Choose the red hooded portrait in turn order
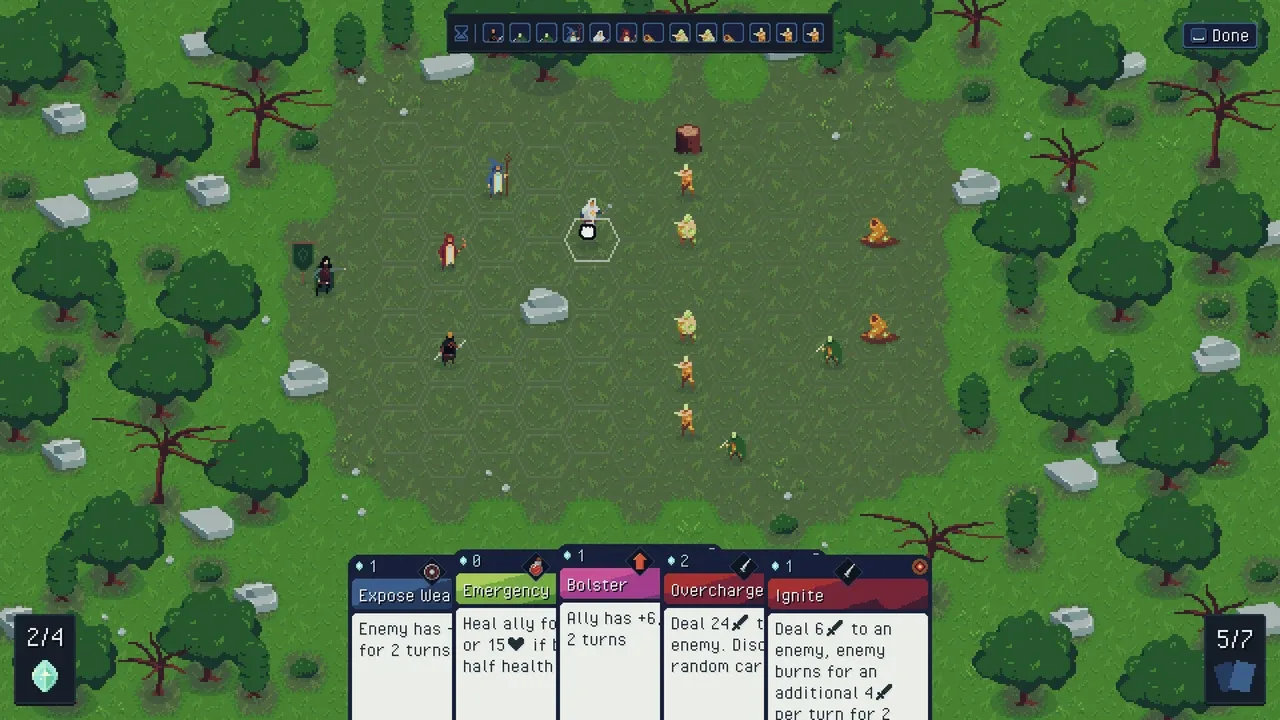The width and height of the screenshot is (1280, 720). [627, 34]
